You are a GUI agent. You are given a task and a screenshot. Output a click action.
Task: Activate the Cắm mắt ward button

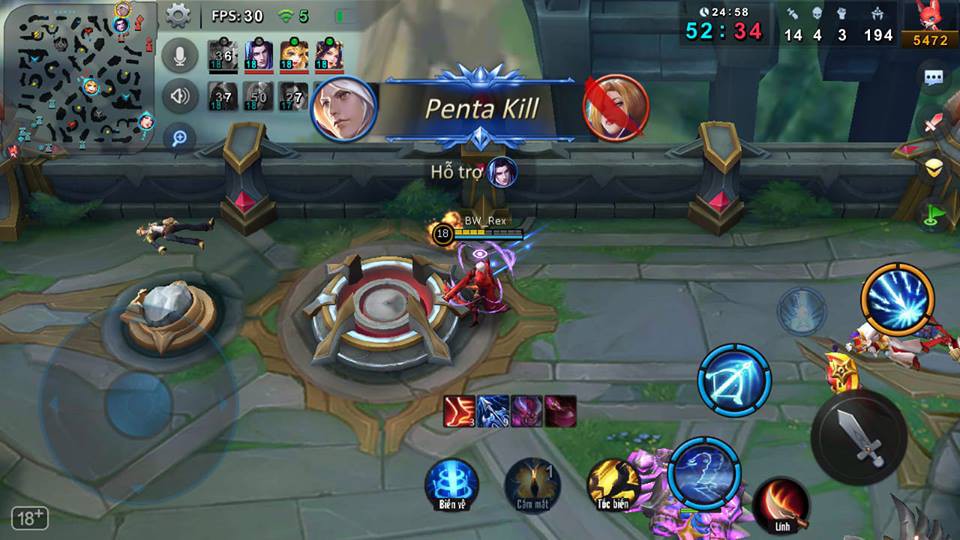click(x=532, y=485)
